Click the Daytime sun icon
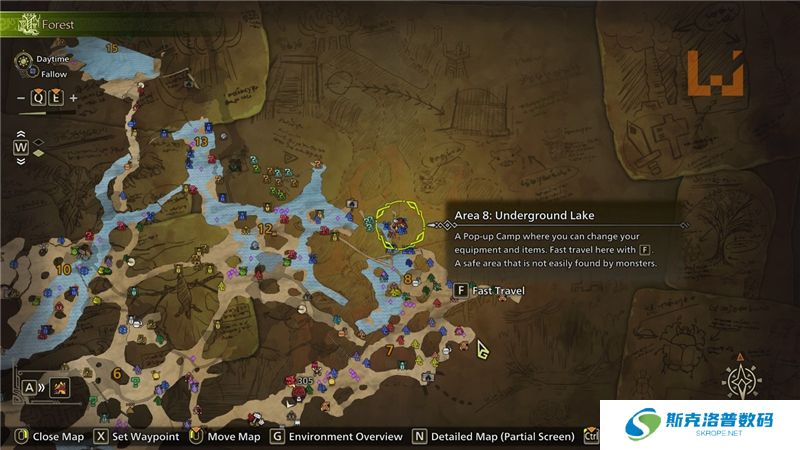 click(x=21, y=60)
